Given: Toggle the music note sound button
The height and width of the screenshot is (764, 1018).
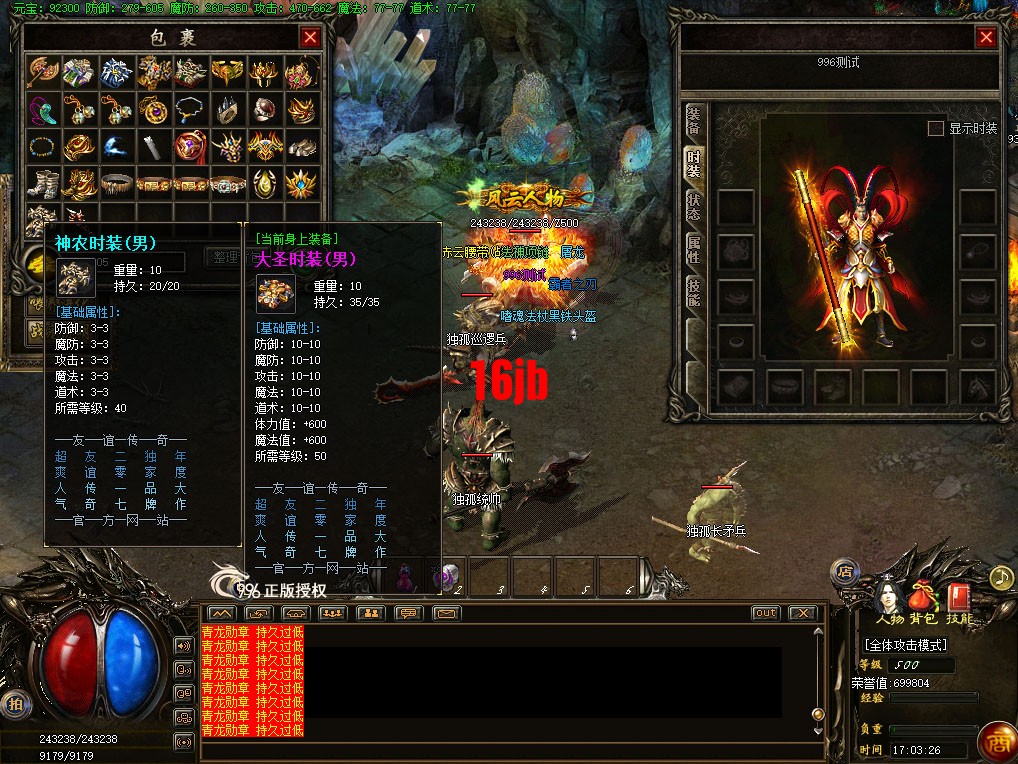Looking at the screenshot, I should tap(1001, 578).
